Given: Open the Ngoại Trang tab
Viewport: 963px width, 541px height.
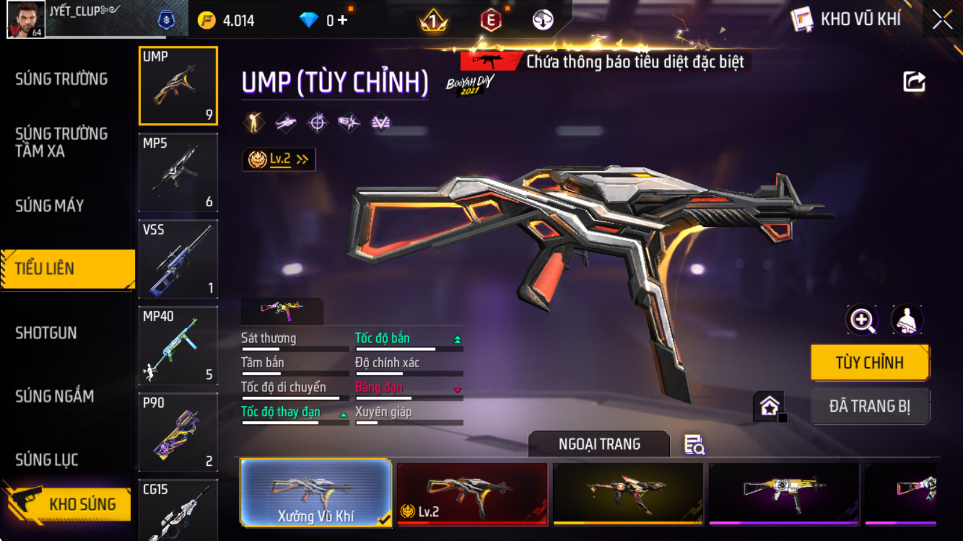Looking at the screenshot, I should coord(599,444).
